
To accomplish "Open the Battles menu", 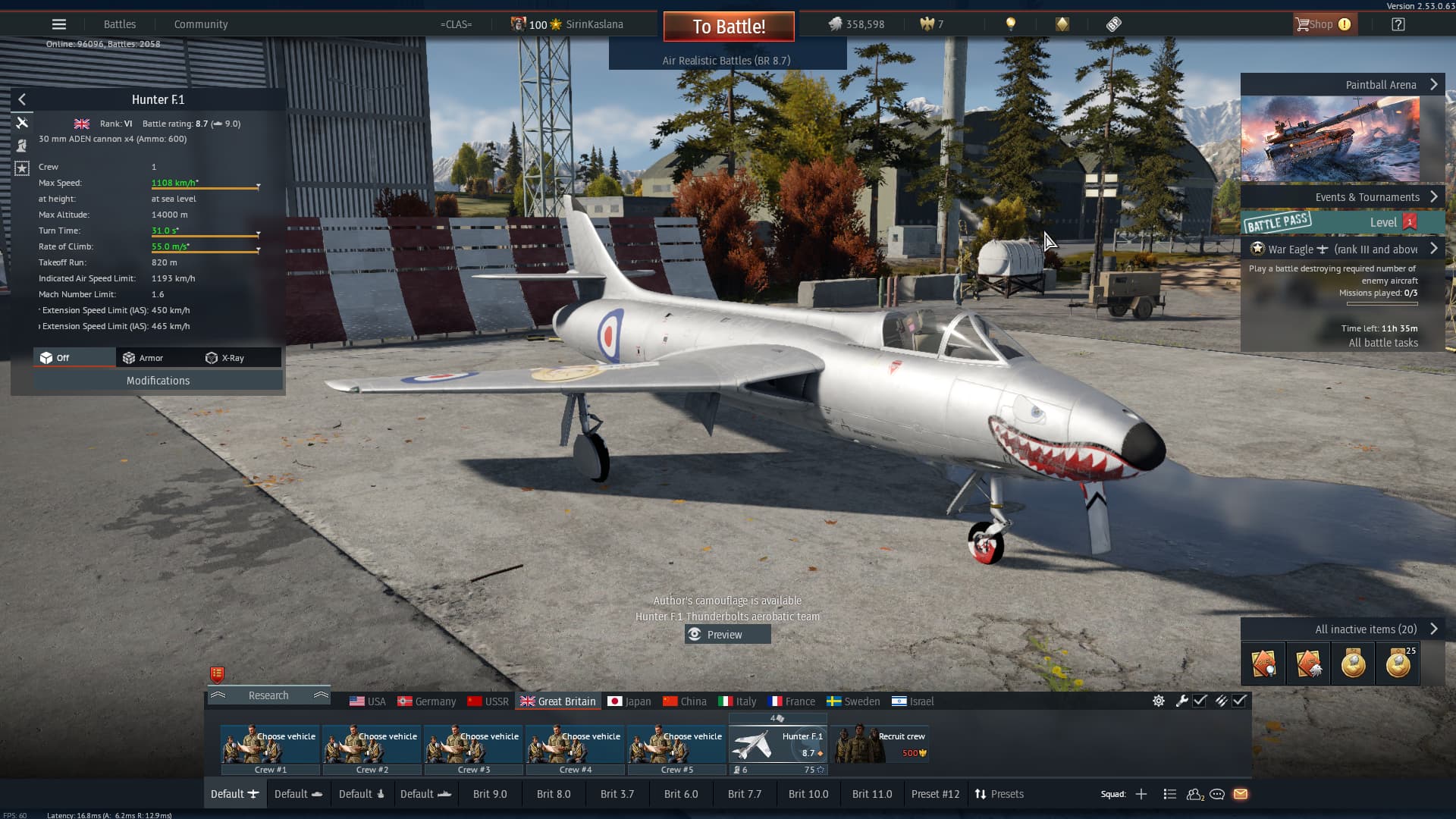I will click(x=120, y=24).
